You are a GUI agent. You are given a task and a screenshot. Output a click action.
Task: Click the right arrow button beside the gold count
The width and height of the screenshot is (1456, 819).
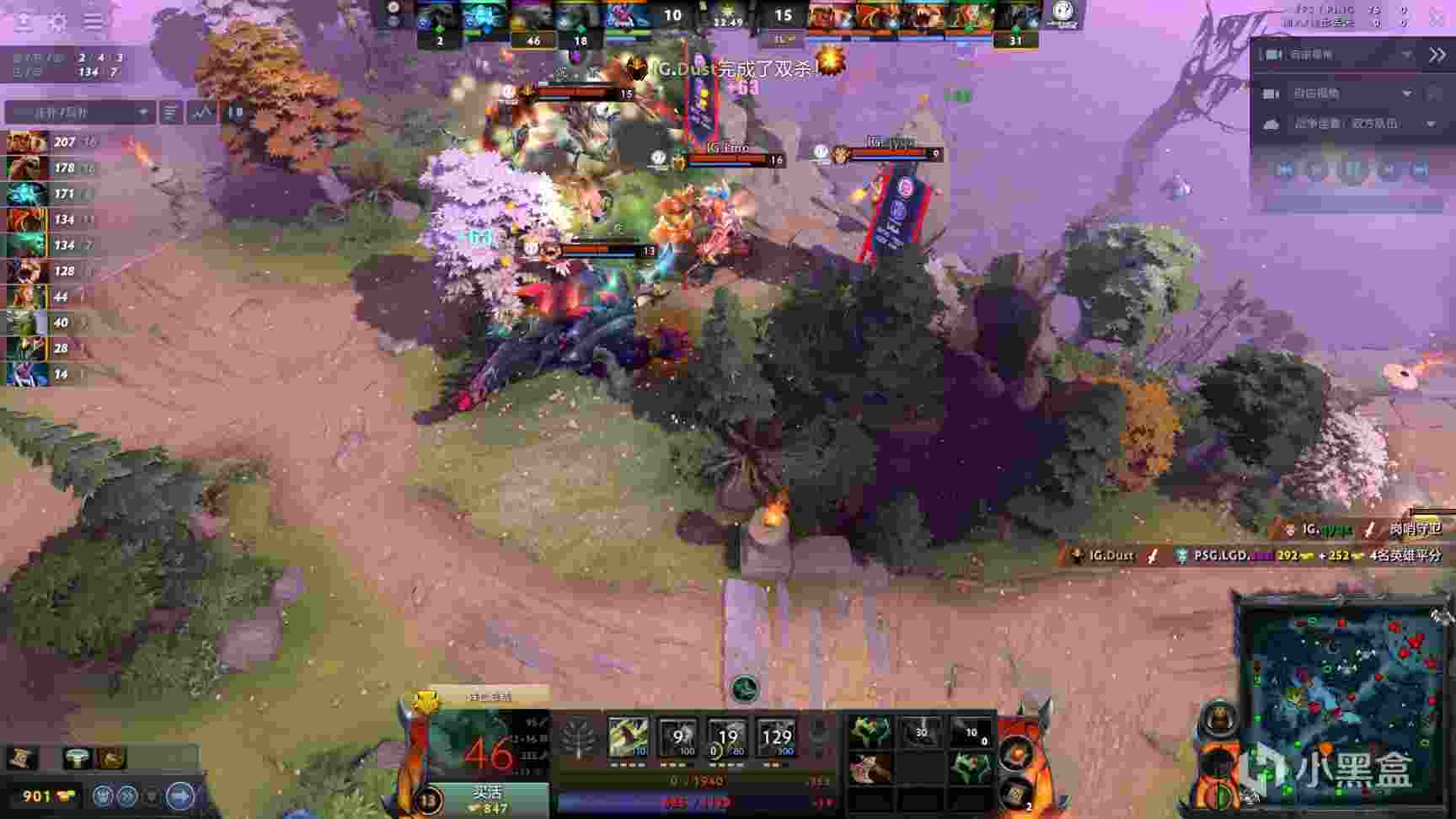click(179, 795)
